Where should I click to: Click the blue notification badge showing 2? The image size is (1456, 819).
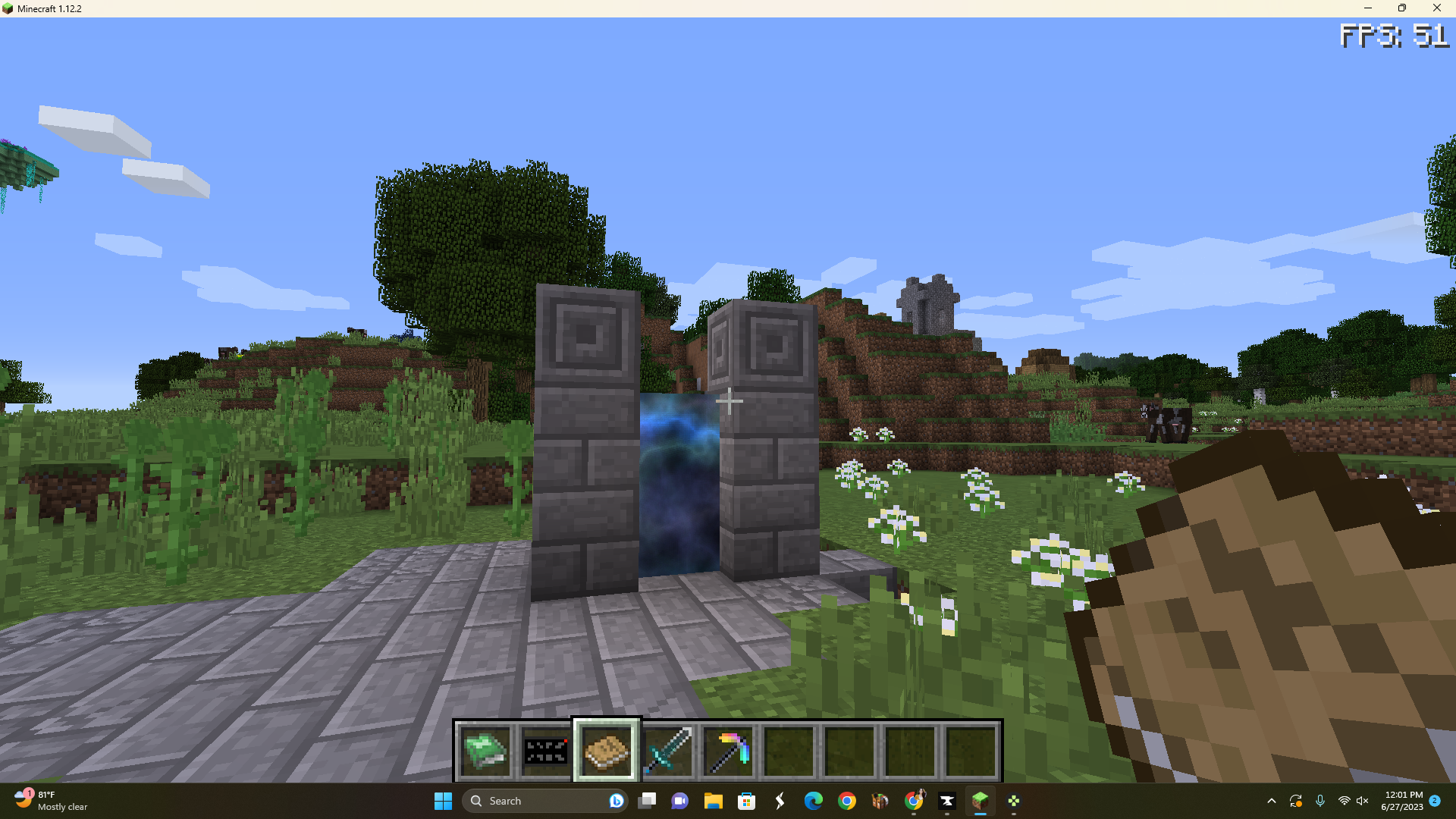[1435, 801]
